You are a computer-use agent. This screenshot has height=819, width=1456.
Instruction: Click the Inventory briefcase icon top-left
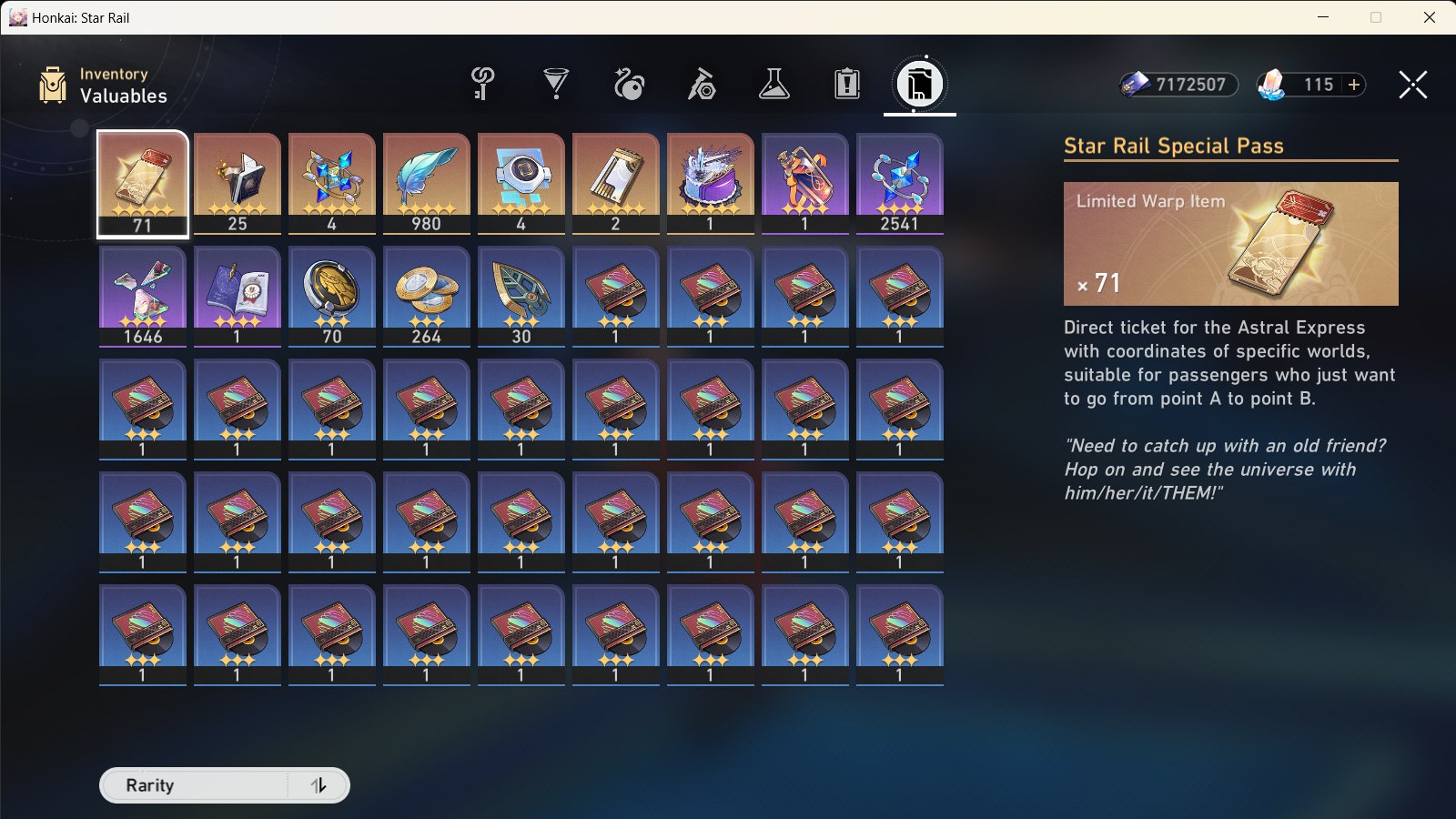(52, 85)
